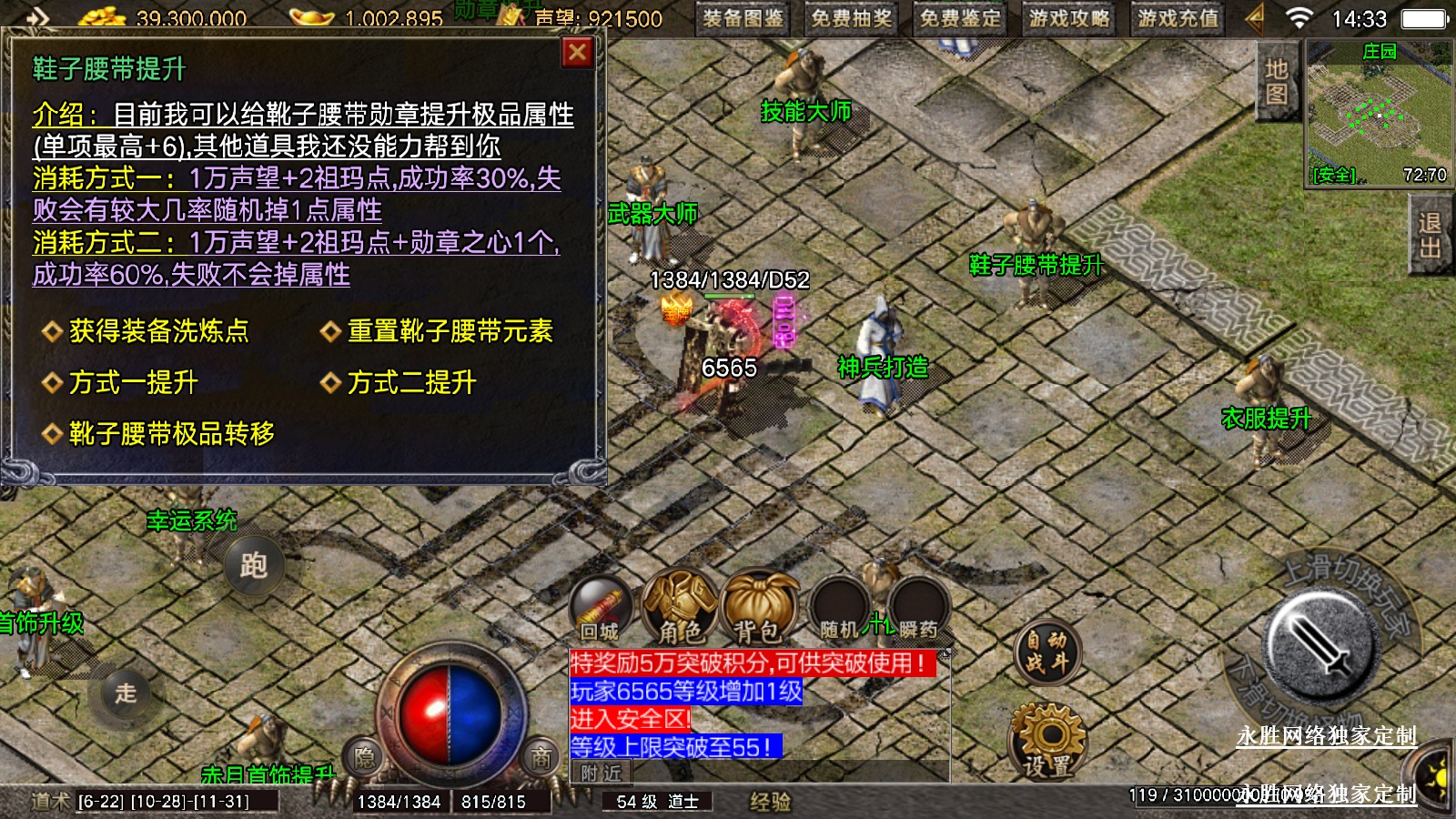Select 靴子腰带极品转移 option
Viewport: 1456px width, 819px height.
[x=171, y=434]
